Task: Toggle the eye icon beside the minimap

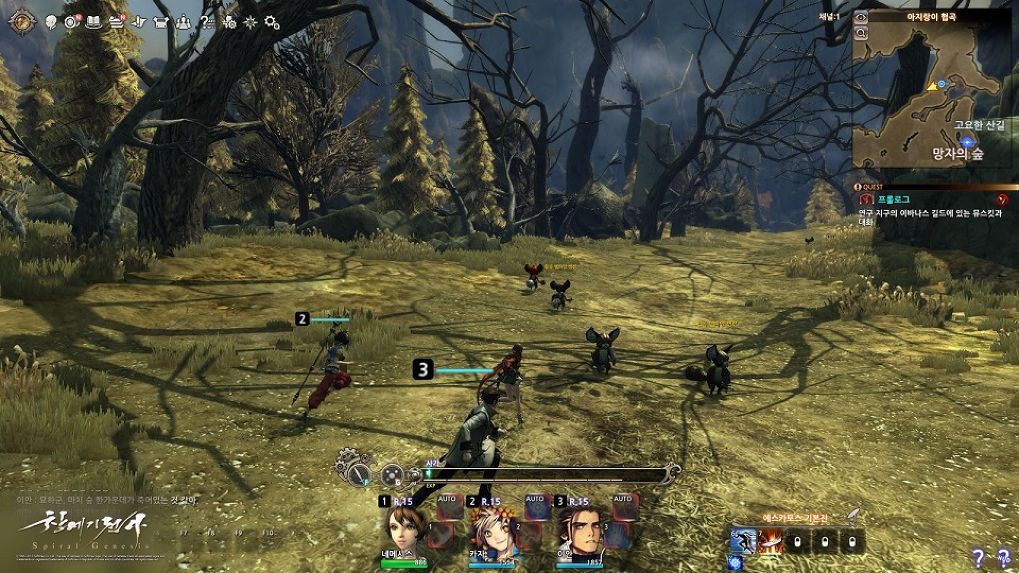Action: pyautogui.click(x=860, y=17)
